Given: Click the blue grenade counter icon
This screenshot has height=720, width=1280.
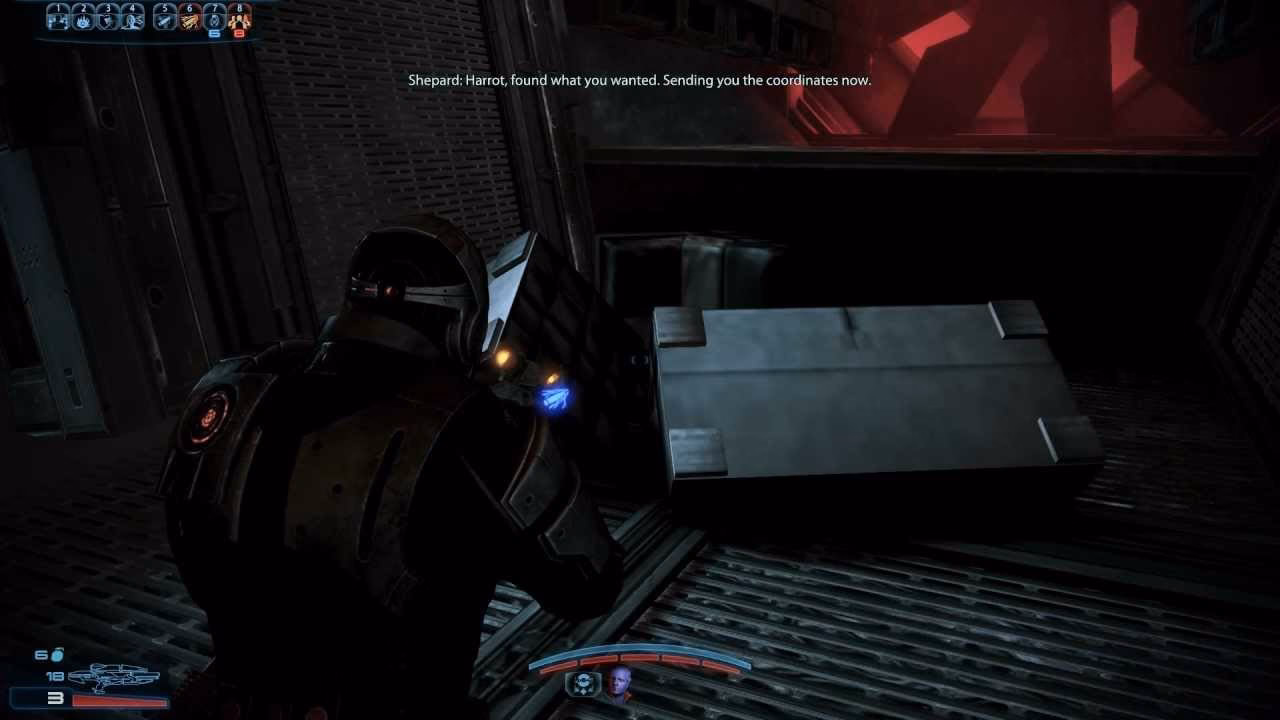Looking at the screenshot, I should (57, 655).
